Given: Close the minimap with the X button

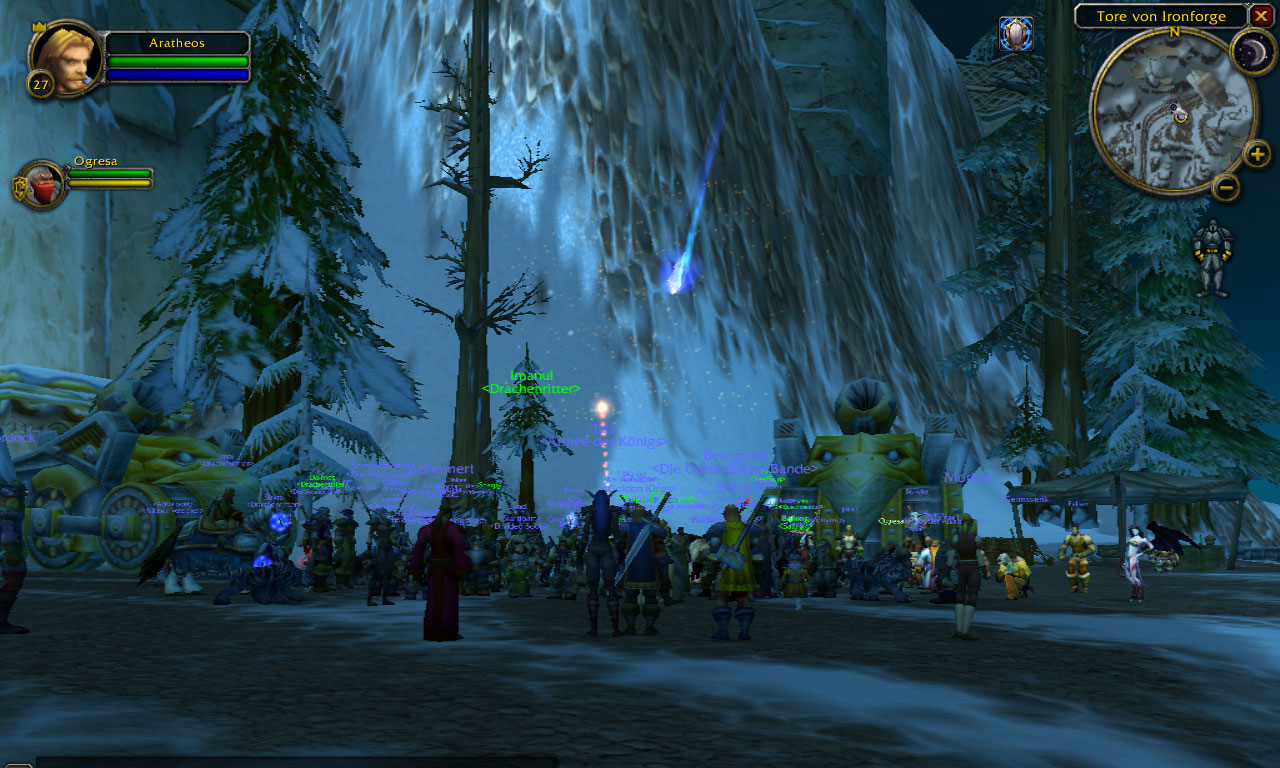Looking at the screenshot, I should 1261,16.
